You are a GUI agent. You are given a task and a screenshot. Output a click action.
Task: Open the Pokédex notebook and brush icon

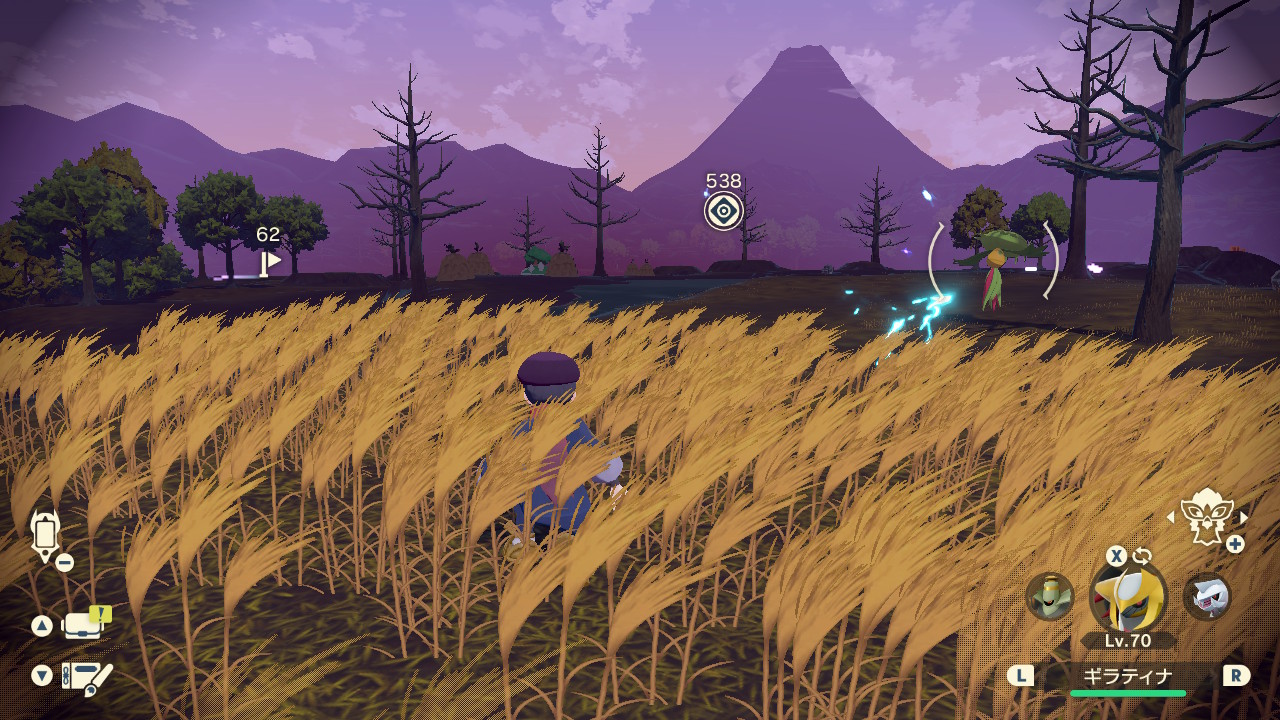click(x=87, y=677)
